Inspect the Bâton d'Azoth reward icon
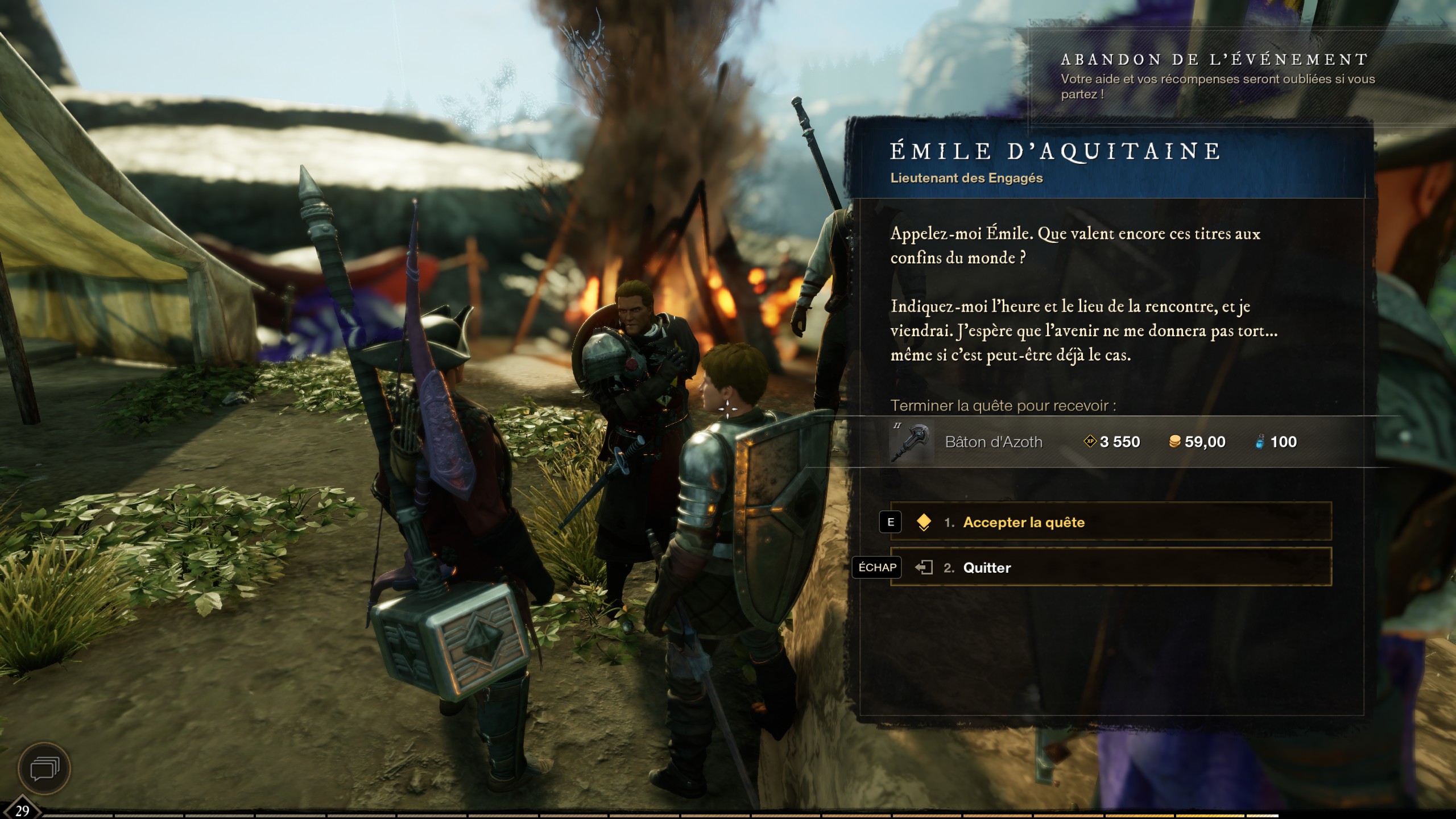The width and height of the screenshot is (1456, 819). pyautogui.click(x=912, y=442)
